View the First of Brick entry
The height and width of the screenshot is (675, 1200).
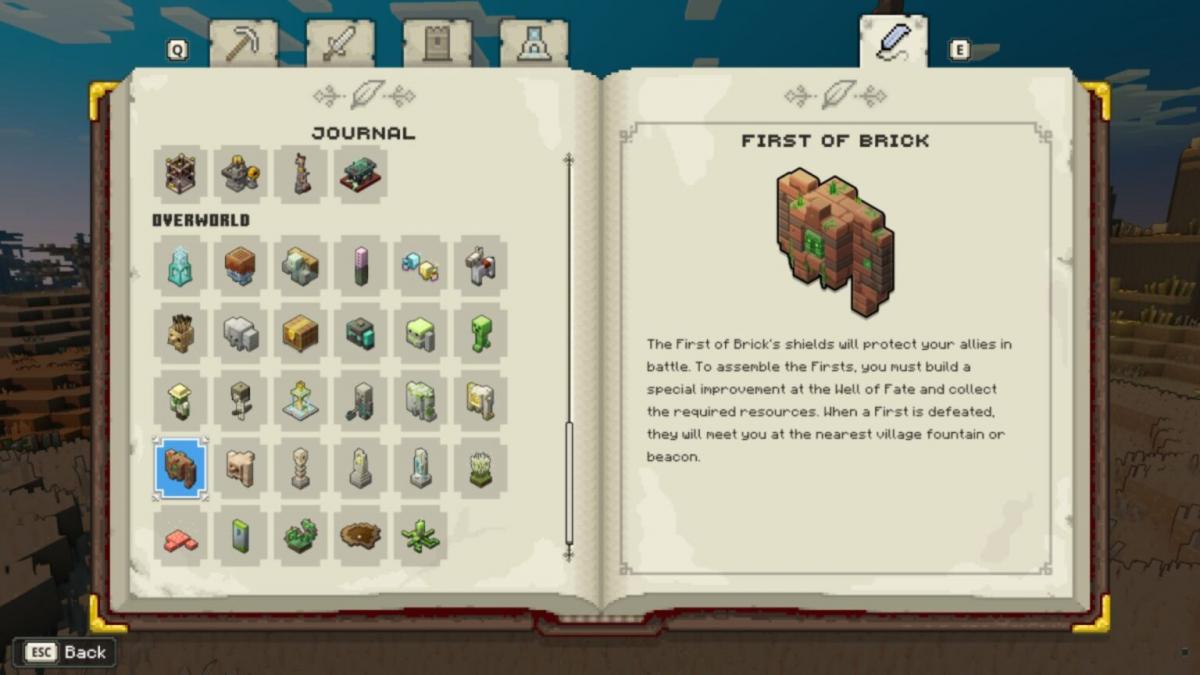(x=180, y=468)
